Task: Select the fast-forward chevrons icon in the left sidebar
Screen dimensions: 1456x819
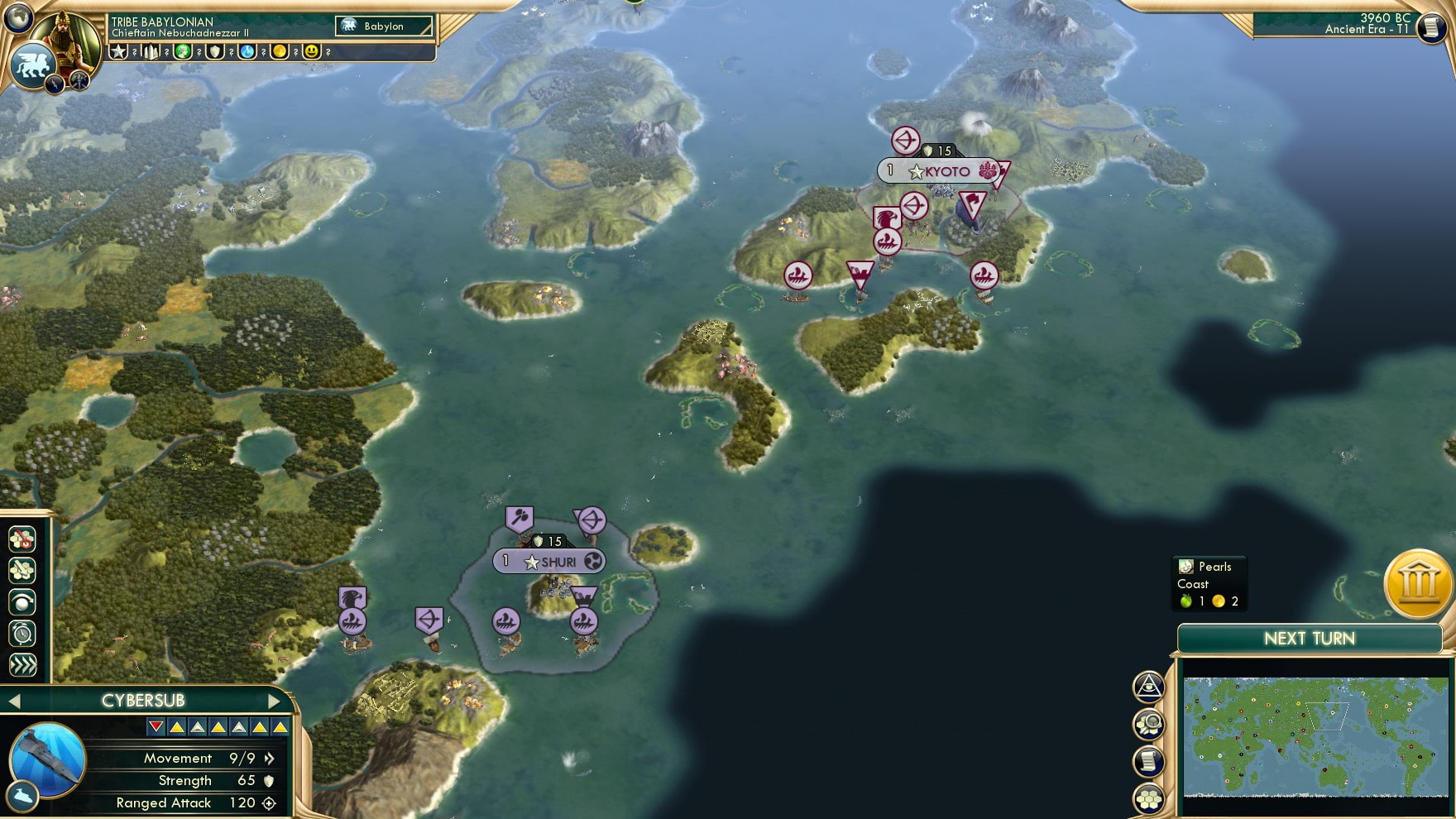Action: point(22,663)
